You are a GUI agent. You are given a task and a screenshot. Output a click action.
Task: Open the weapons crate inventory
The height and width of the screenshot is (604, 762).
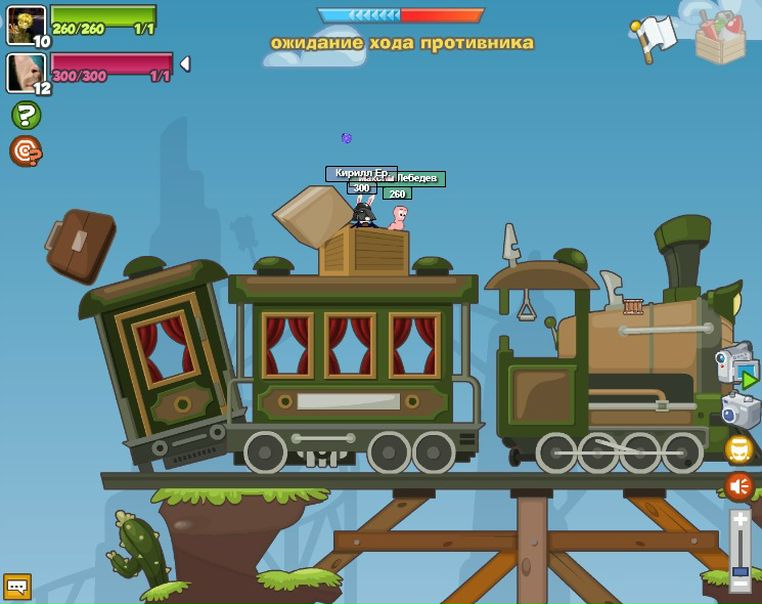[720, 38]
